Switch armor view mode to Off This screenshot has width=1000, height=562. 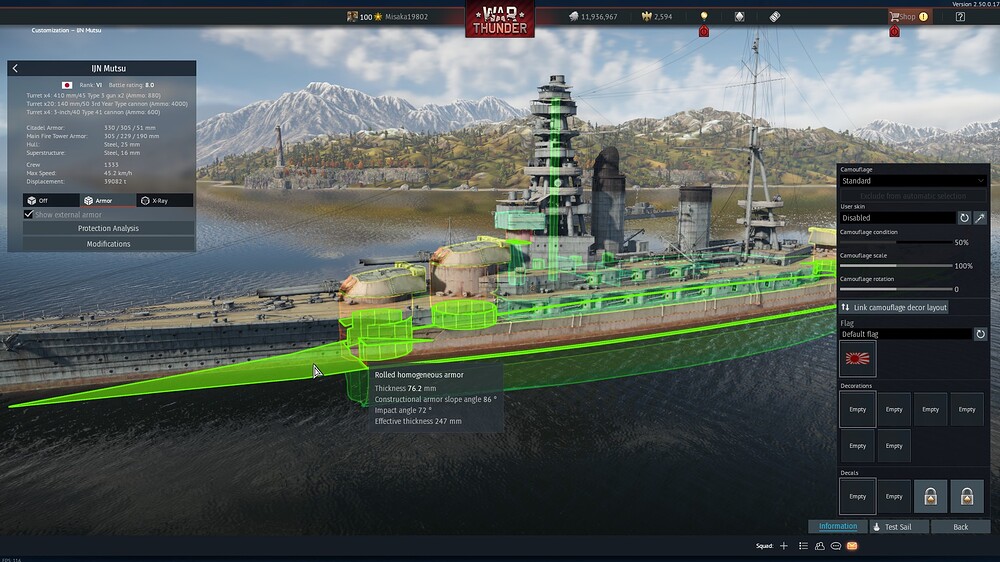coord(51,200)
